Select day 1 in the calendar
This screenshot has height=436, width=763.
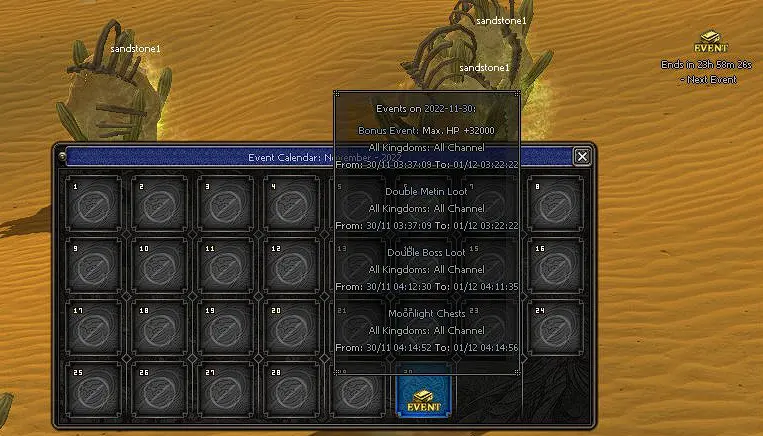tap(93, 204)
